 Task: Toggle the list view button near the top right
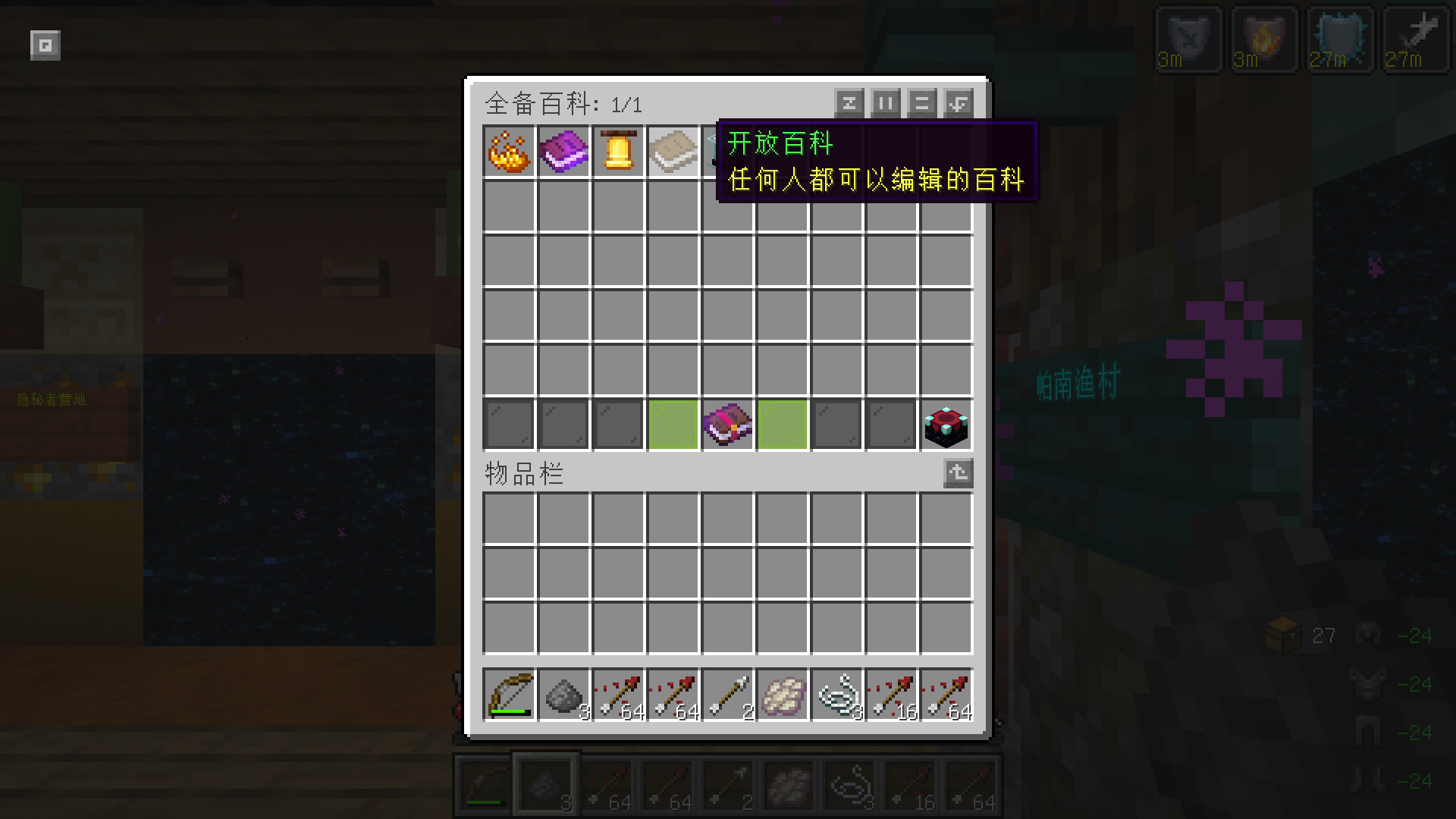921,103
